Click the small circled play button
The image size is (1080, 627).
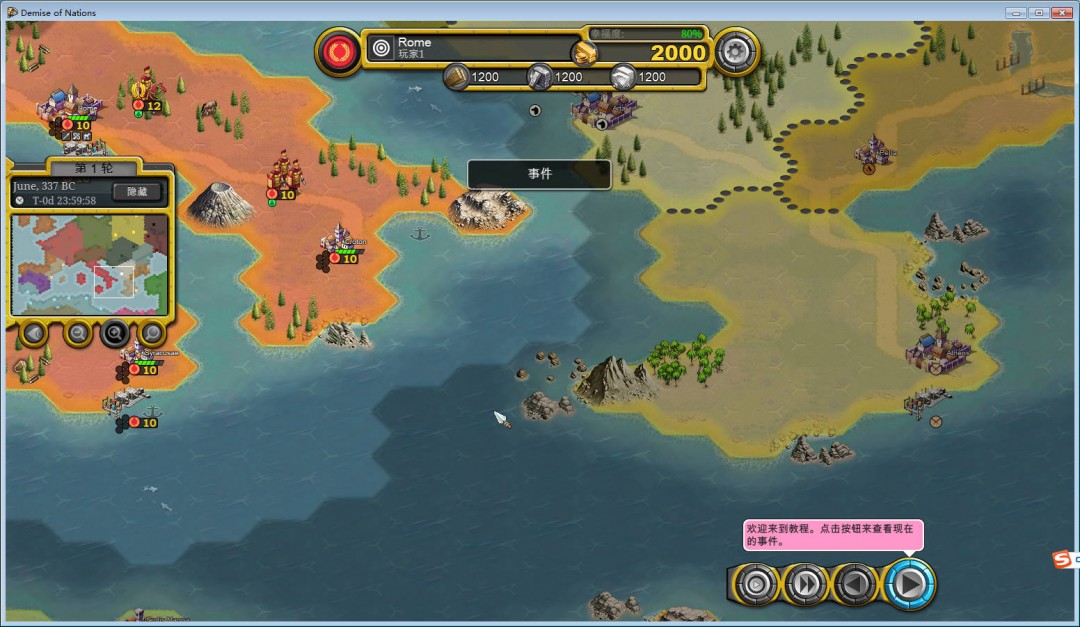pos(756,584)
